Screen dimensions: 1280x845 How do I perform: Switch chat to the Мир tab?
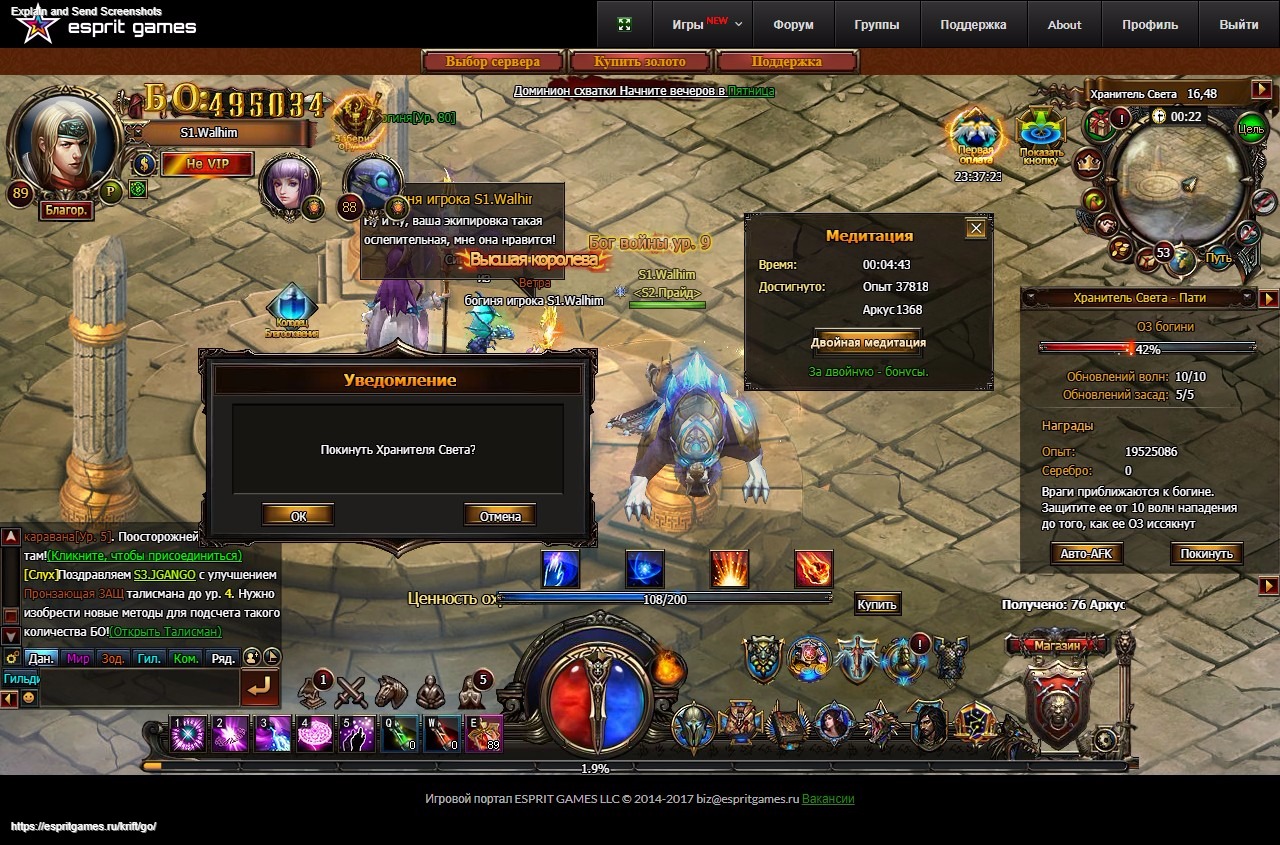pos(78,658)
